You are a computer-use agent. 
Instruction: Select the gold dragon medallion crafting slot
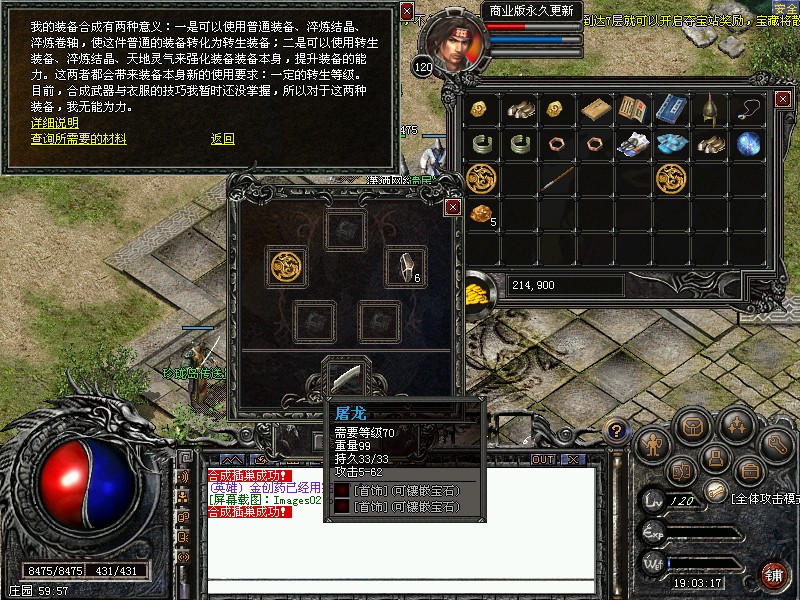(x=286, y=266)
